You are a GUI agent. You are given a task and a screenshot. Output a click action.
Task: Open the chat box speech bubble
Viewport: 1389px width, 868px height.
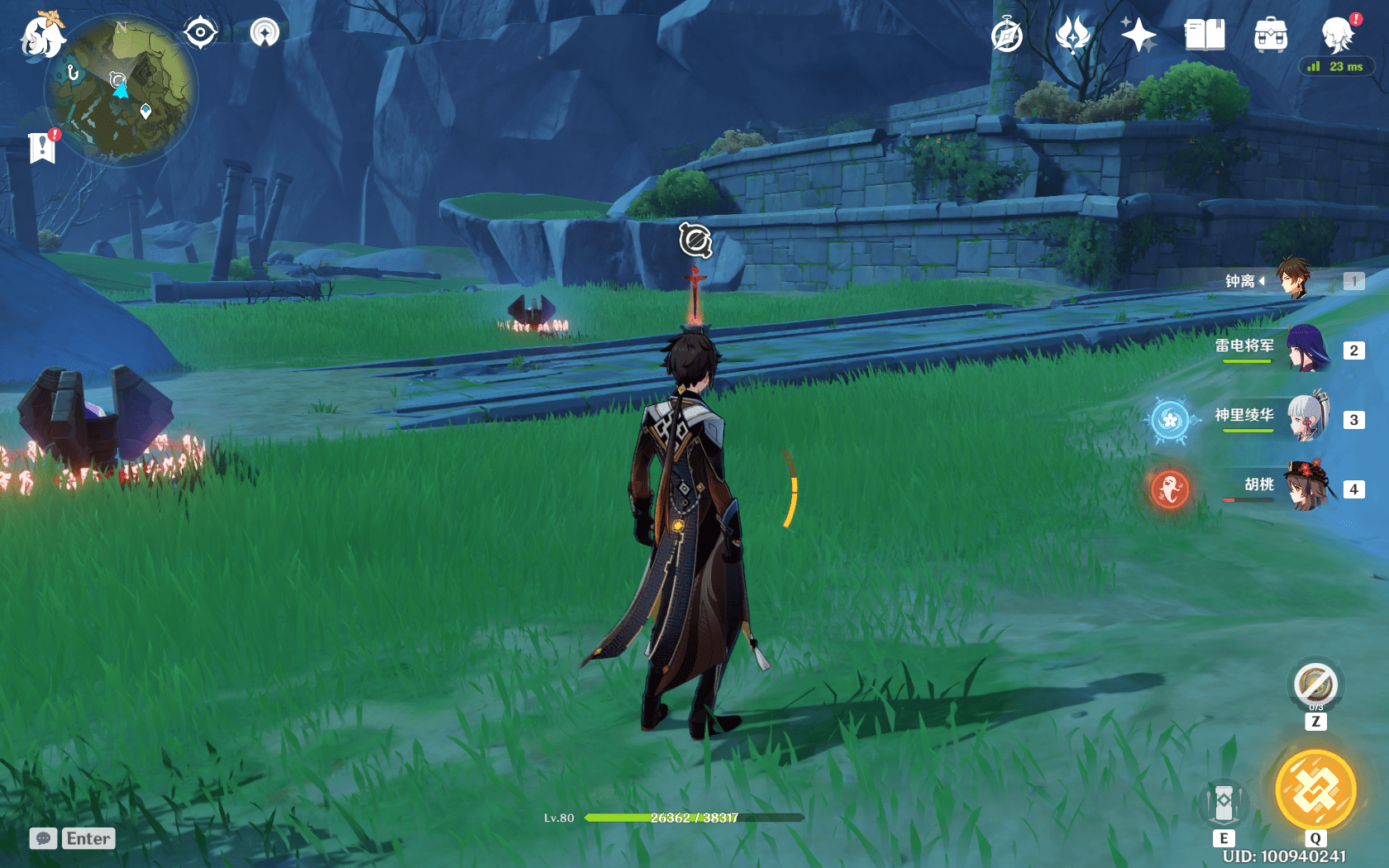point(44,838)
